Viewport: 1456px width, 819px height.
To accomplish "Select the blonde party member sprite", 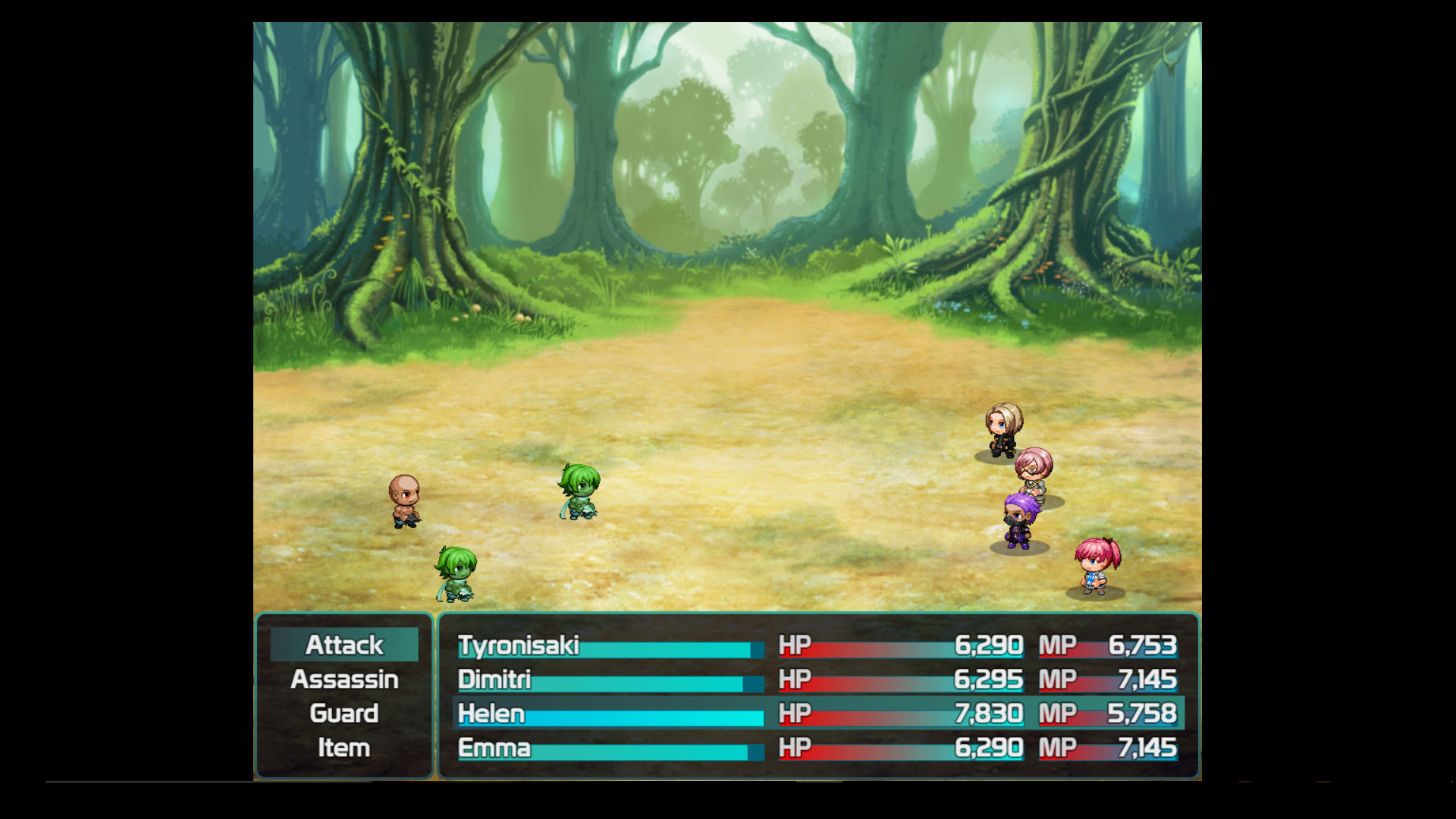I will (x=1003, y=428).
